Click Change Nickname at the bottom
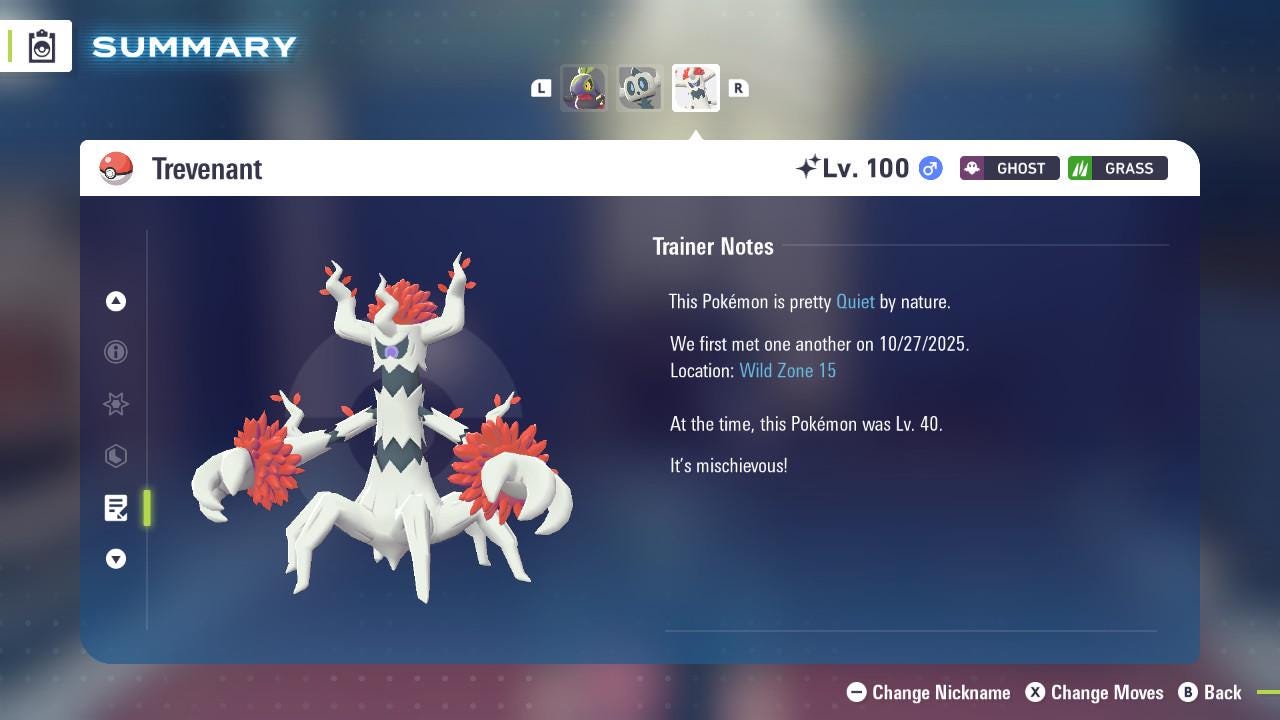 (x=928, y=692)
